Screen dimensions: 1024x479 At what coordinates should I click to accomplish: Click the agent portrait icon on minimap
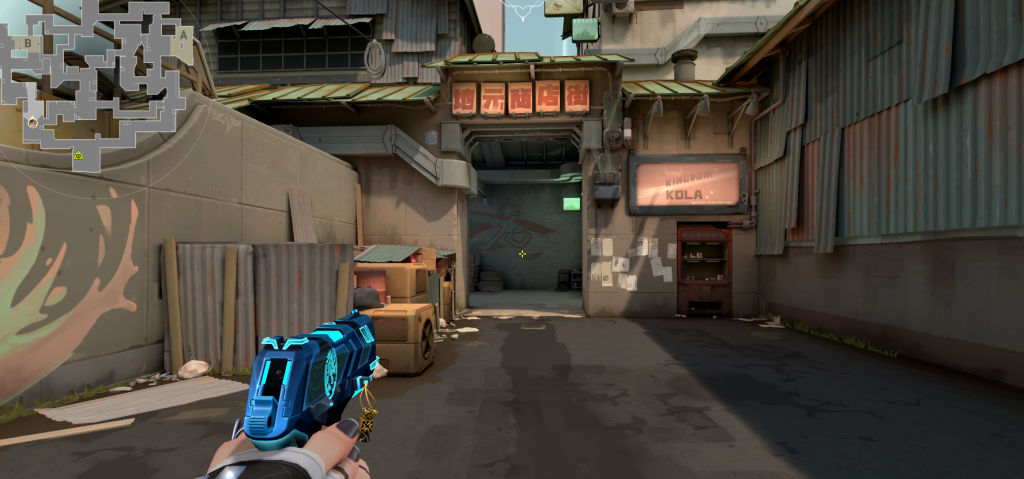32,122
